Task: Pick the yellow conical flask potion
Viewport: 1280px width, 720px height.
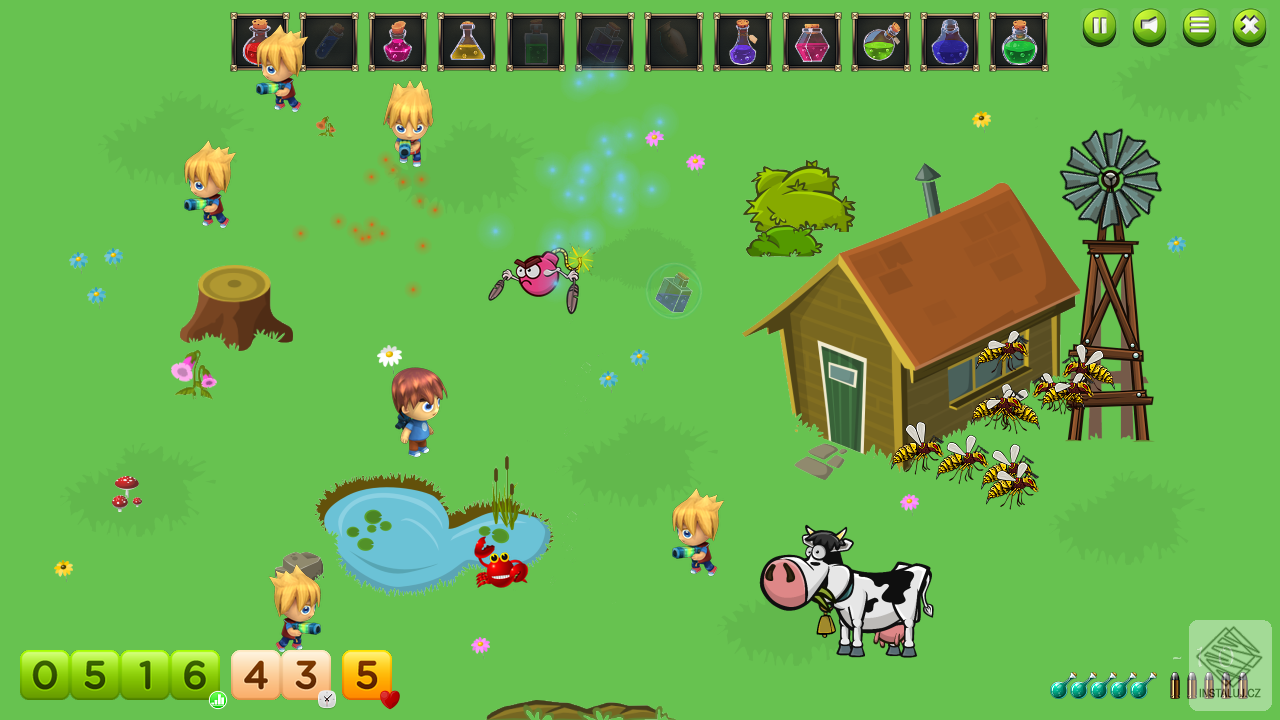Action: point(467,42)
